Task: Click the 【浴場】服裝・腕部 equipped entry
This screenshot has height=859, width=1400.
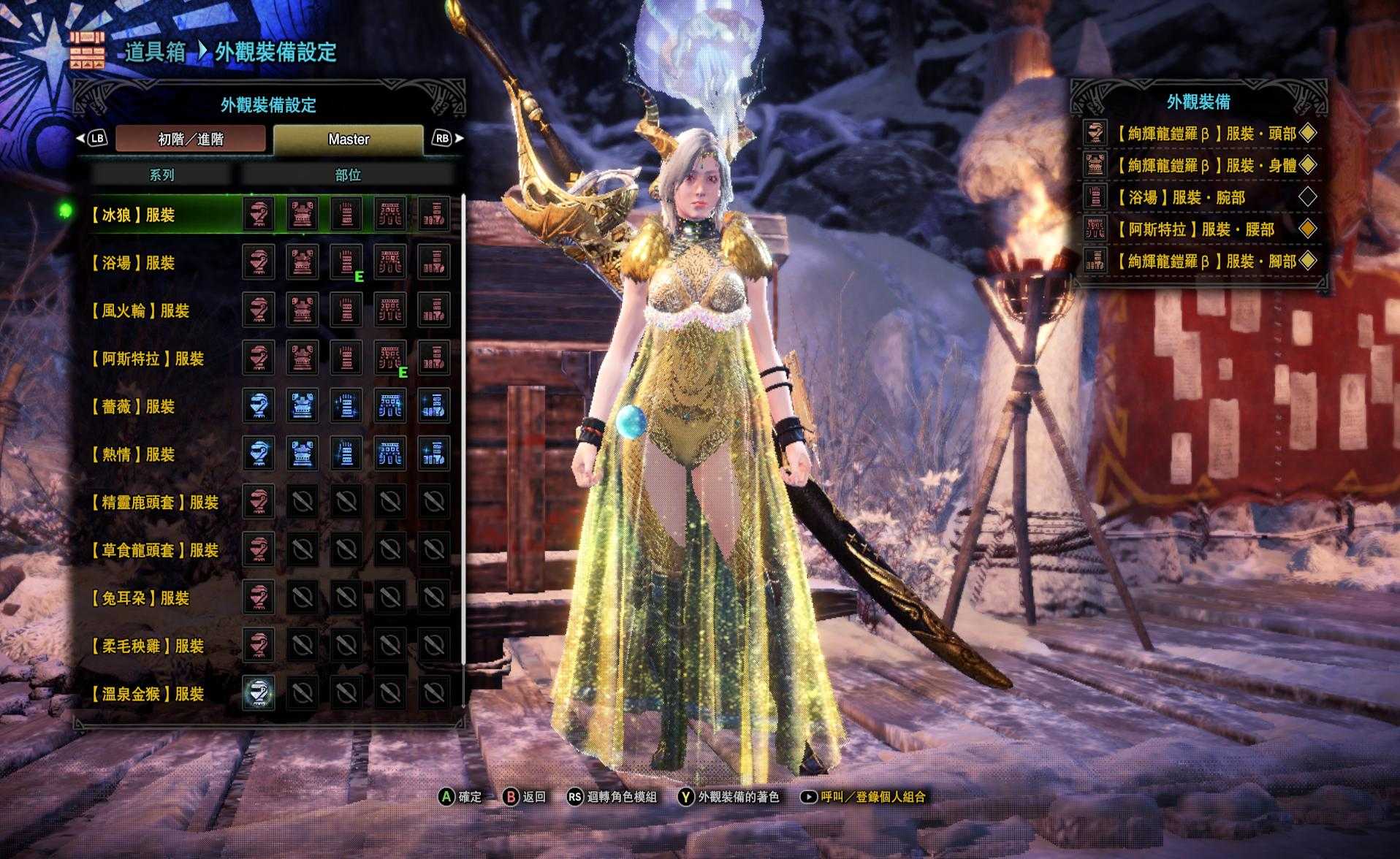Action: [1198, 197]
